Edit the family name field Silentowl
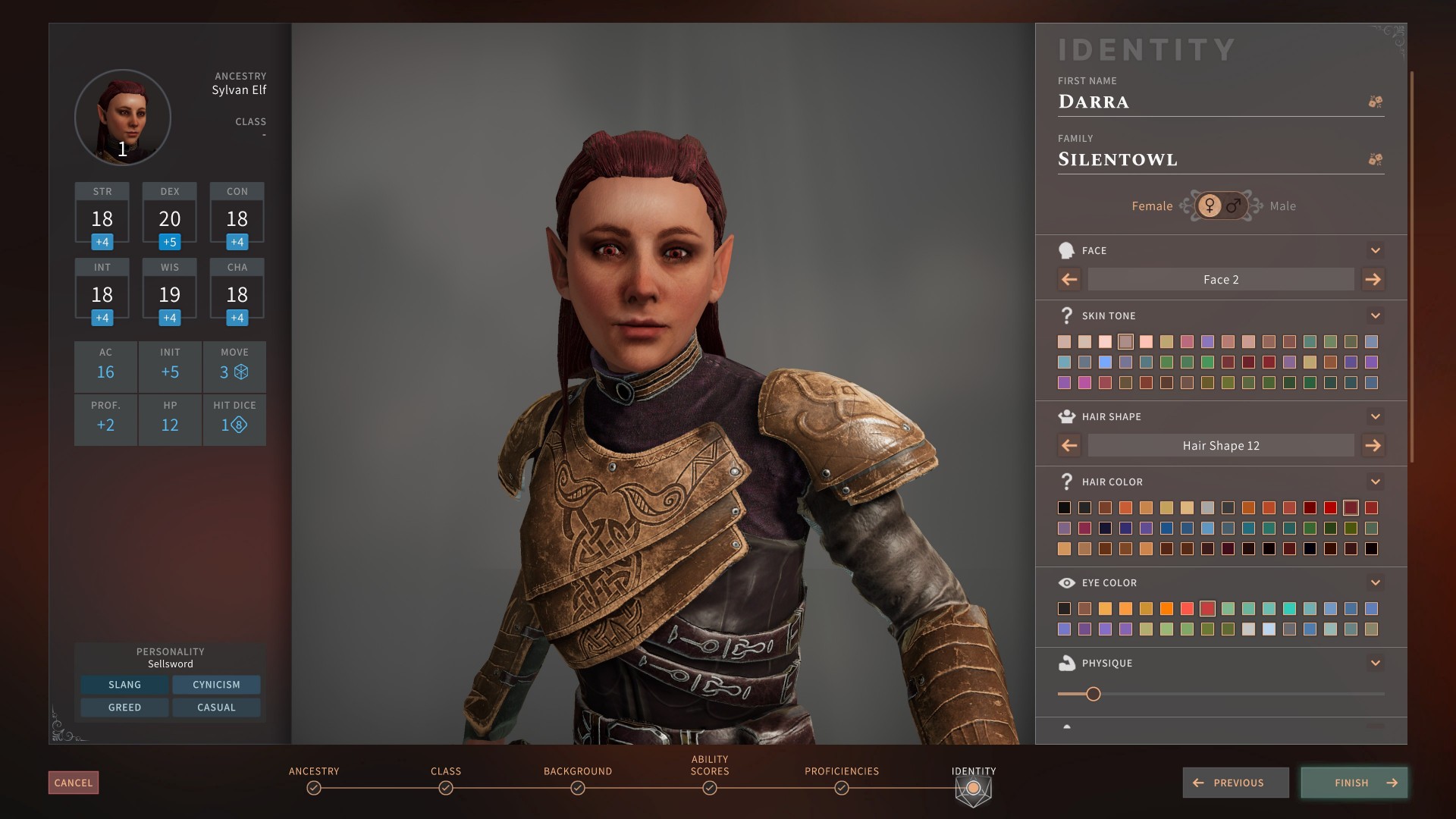This screenshot has height=819, width=1456. [x=1206, y=159]
